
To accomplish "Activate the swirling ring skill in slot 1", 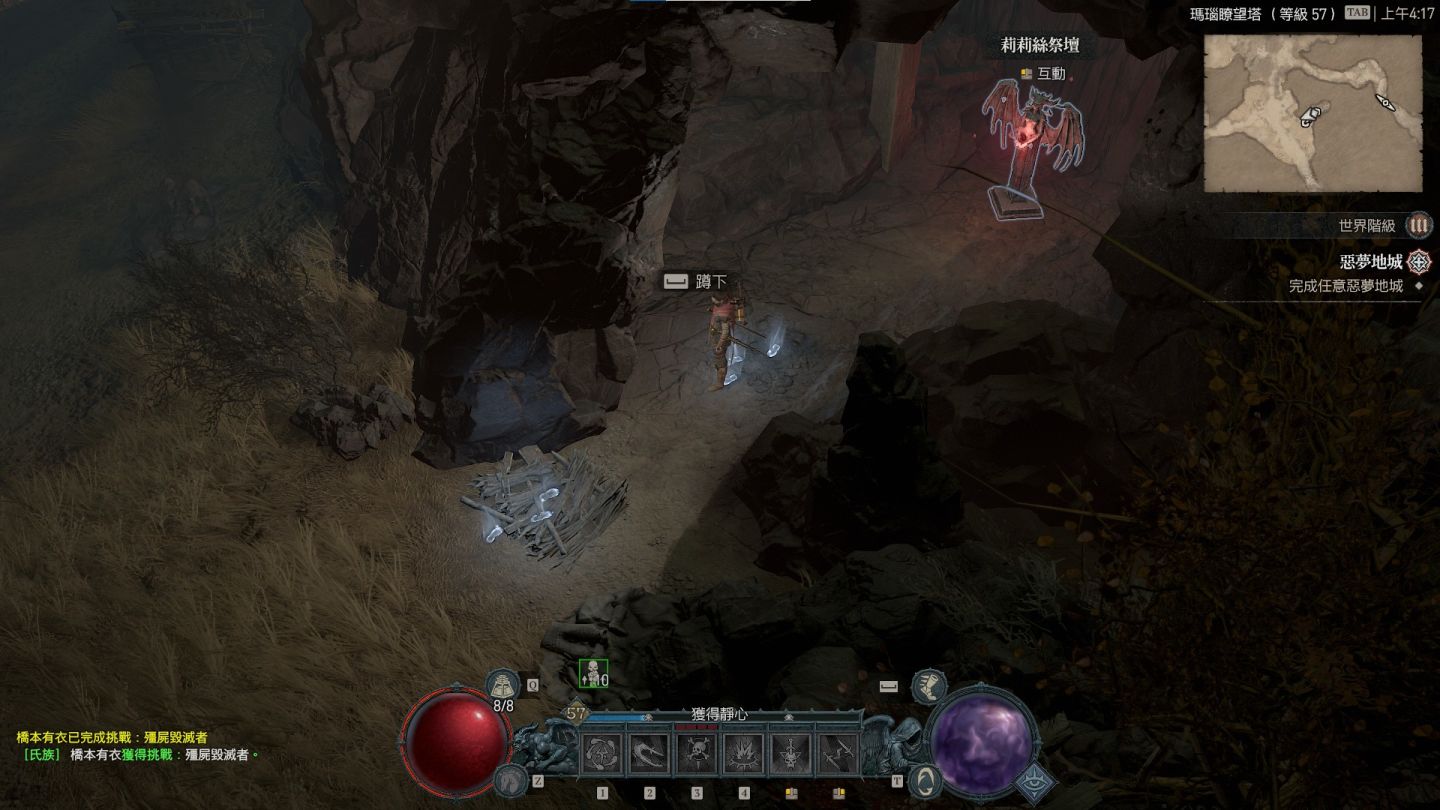I will pos(603,754).
